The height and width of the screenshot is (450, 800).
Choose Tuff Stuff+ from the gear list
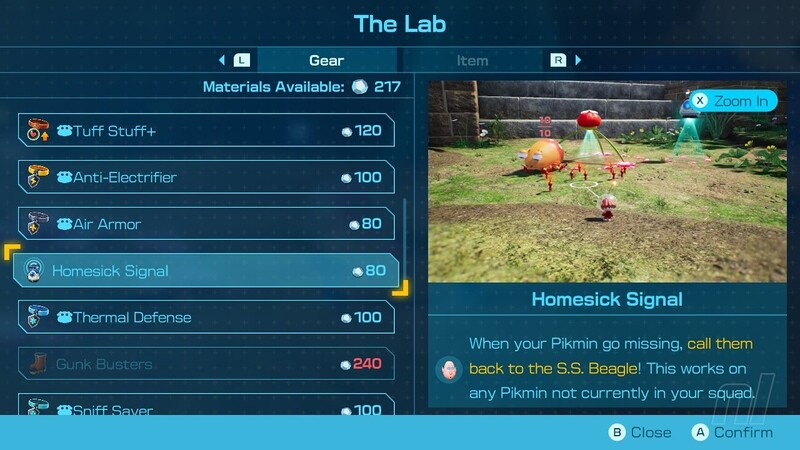[206, 130]
